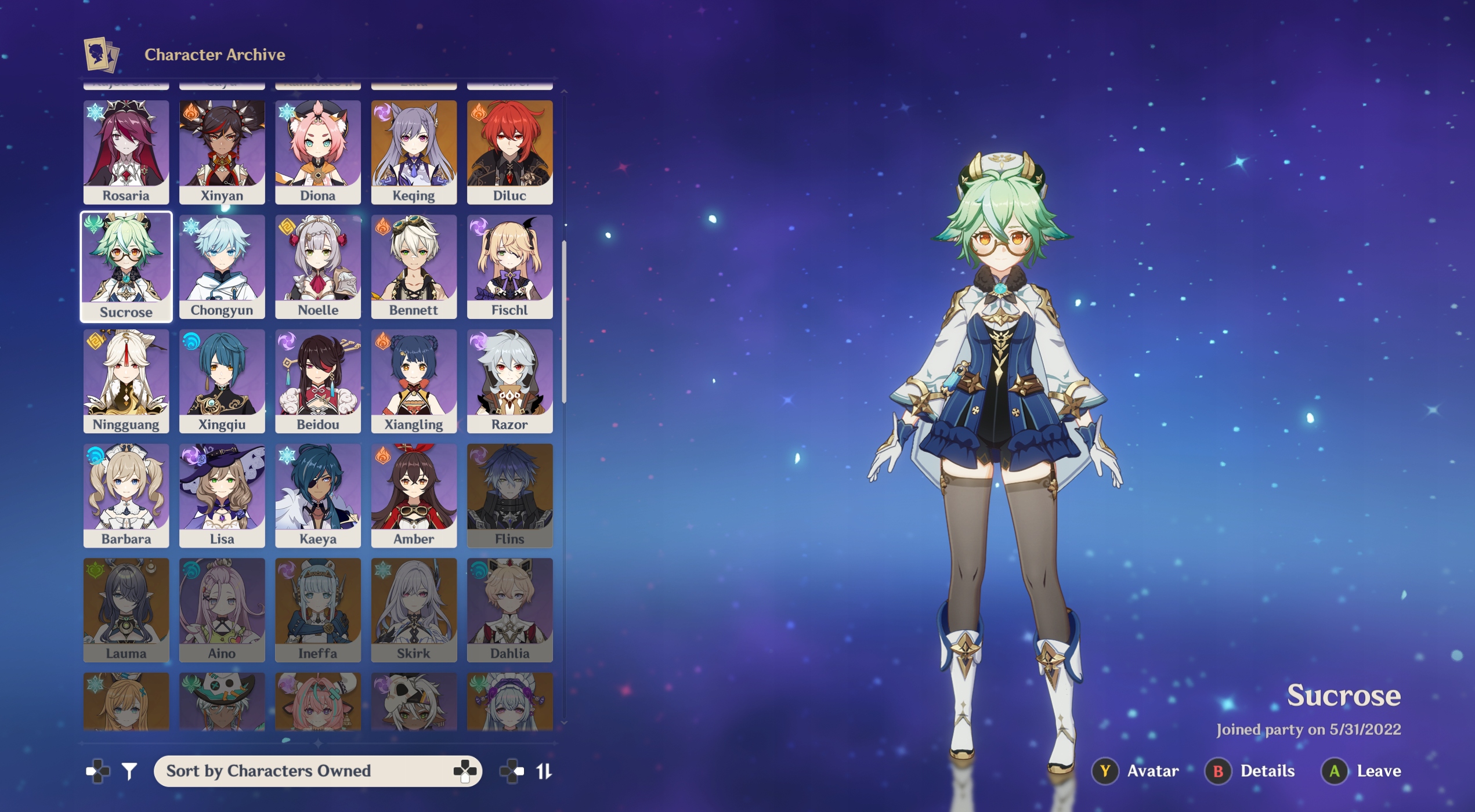
Task: Open Diluc's archive entry
Action: [509, 151]
